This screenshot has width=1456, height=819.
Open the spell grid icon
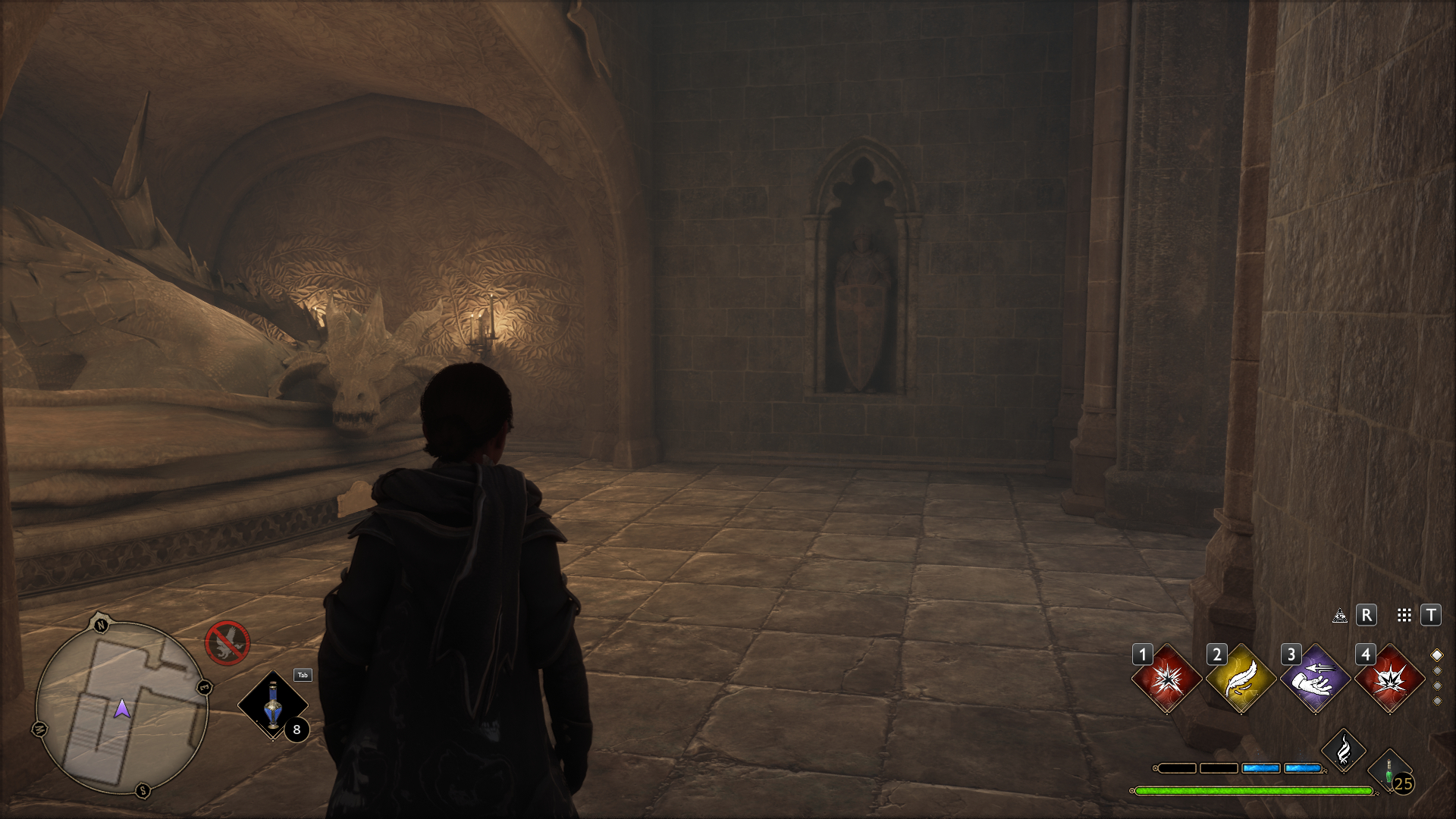[x=1404, y=615]
